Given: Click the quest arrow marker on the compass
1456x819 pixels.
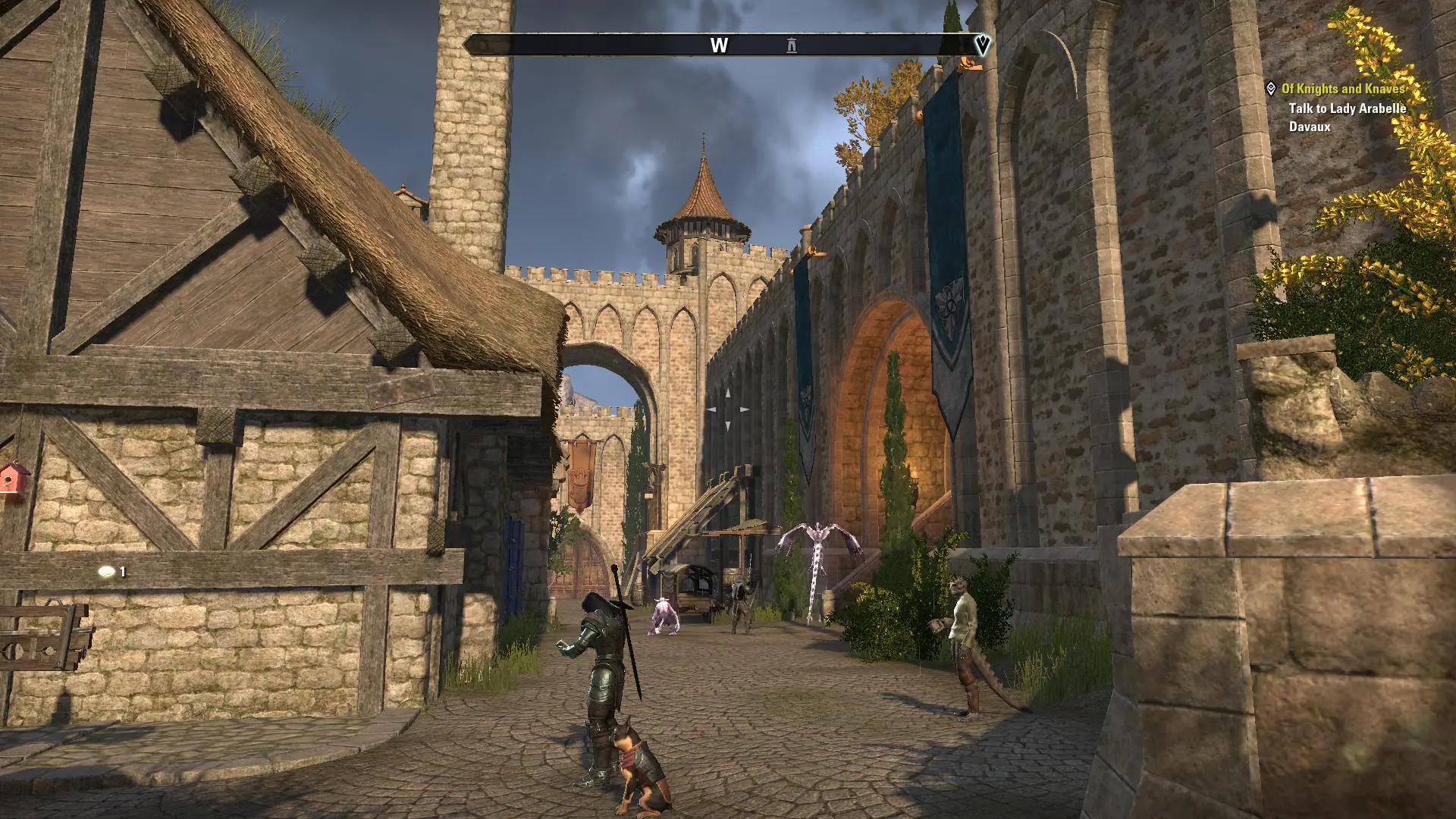Looking at the screenshot, I should coord(982,45).
